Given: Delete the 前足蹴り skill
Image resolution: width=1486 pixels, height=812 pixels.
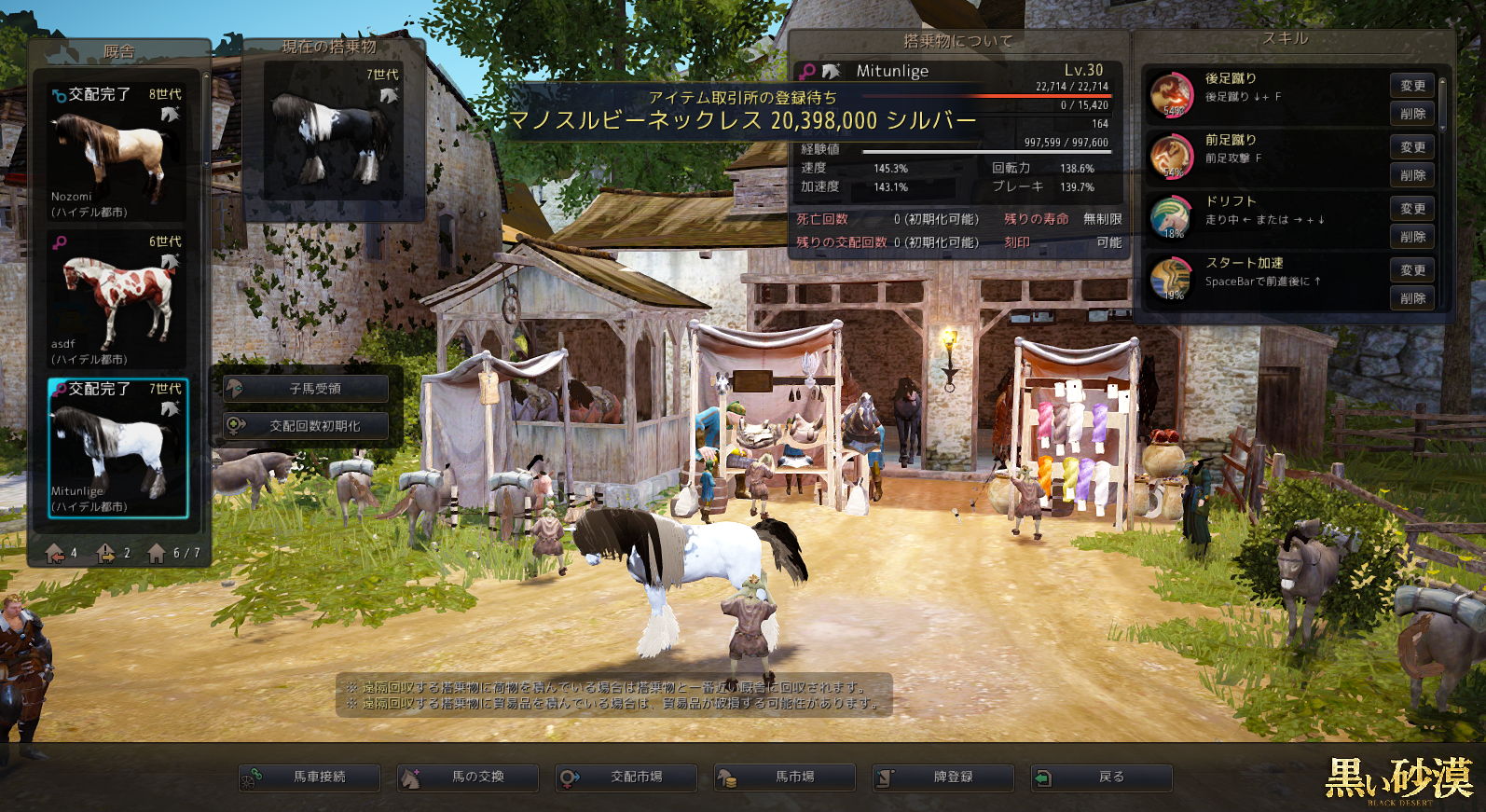Looking at the screenshot, I should click(1412, 175).
